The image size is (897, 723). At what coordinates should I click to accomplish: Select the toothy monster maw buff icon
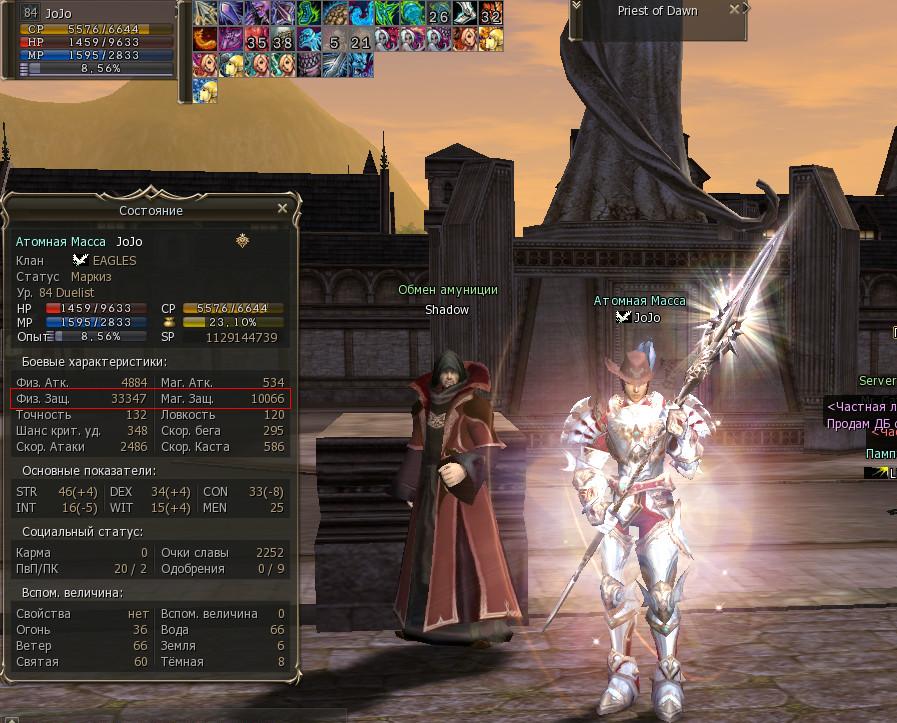click(x=308, y=65)
